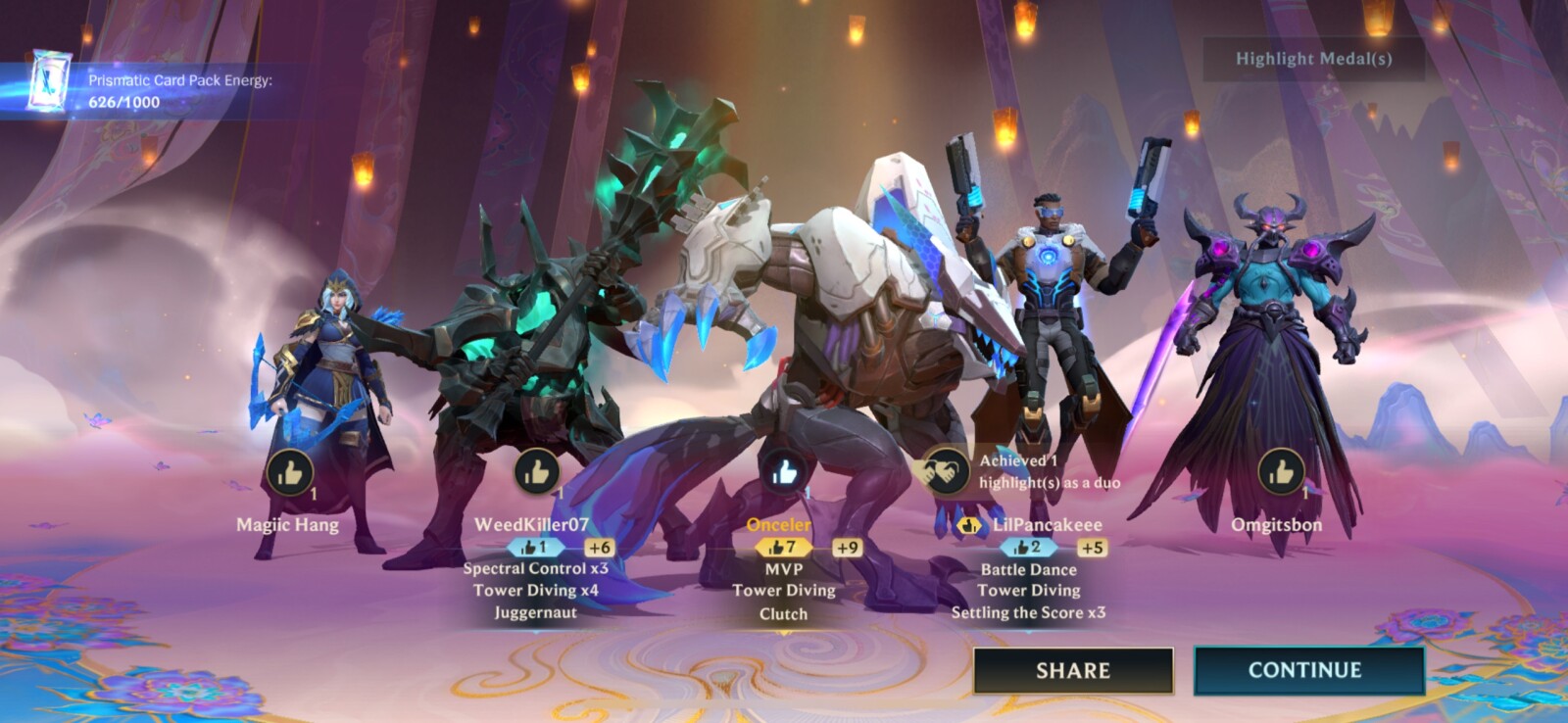
Task: Give a thumbs-up to Magiic Hang
Action: 289,473
